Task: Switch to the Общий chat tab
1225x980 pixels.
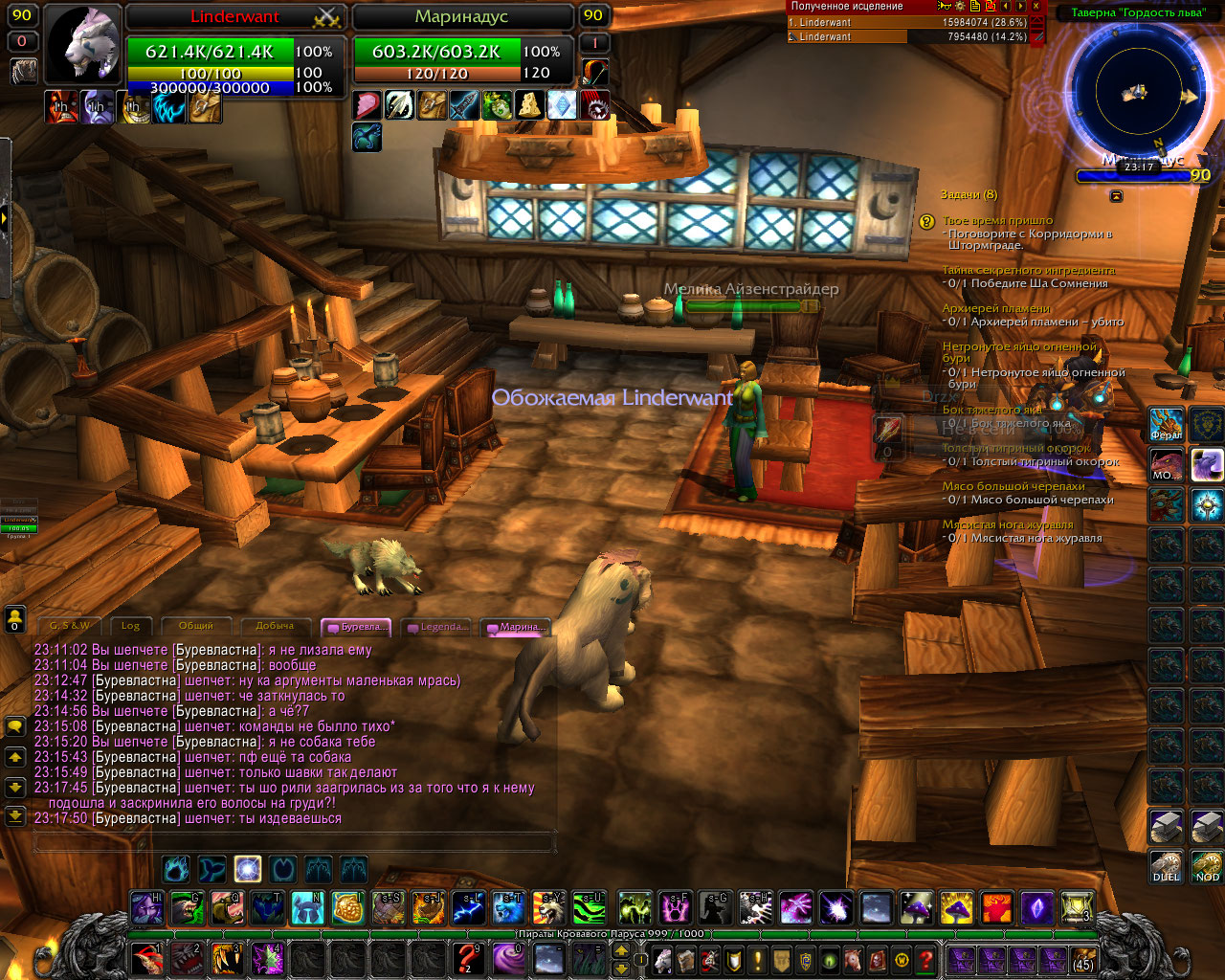Action: [195, 626]
